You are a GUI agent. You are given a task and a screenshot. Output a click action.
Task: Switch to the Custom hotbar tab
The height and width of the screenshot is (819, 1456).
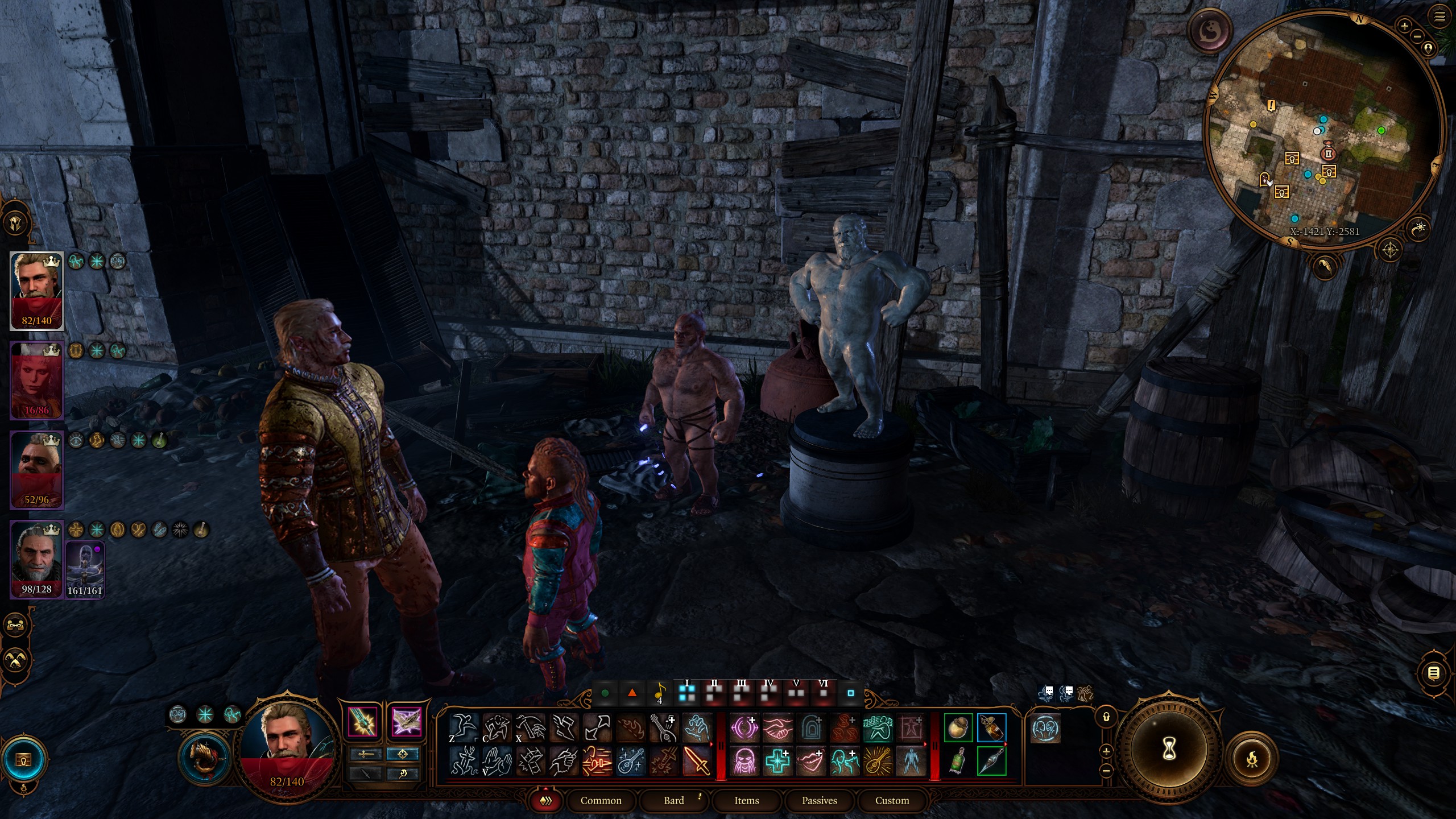point(892,800)
